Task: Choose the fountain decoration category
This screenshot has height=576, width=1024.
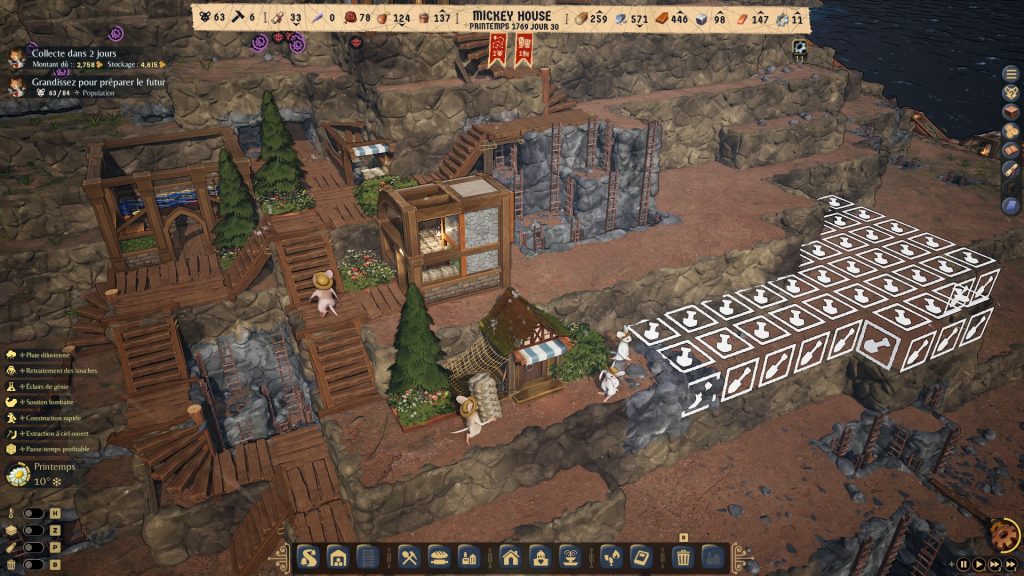Action: pyautogui.click(x=569, y=557)
